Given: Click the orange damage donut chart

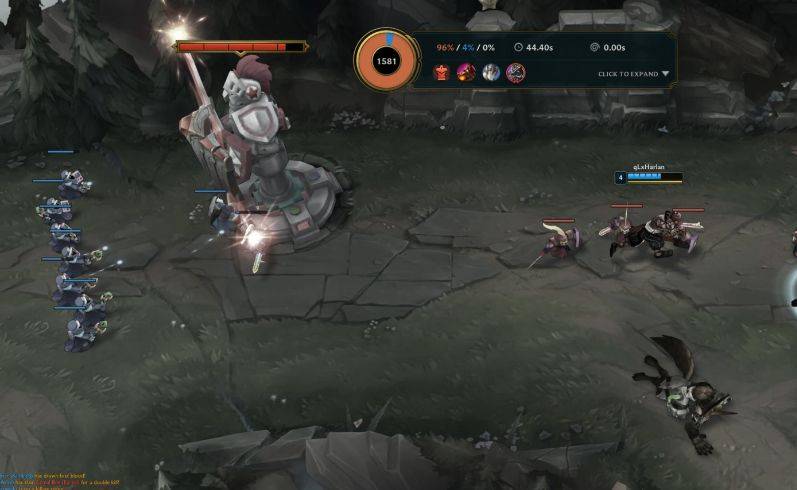Looking at the screenshot, I should point(385,61).
